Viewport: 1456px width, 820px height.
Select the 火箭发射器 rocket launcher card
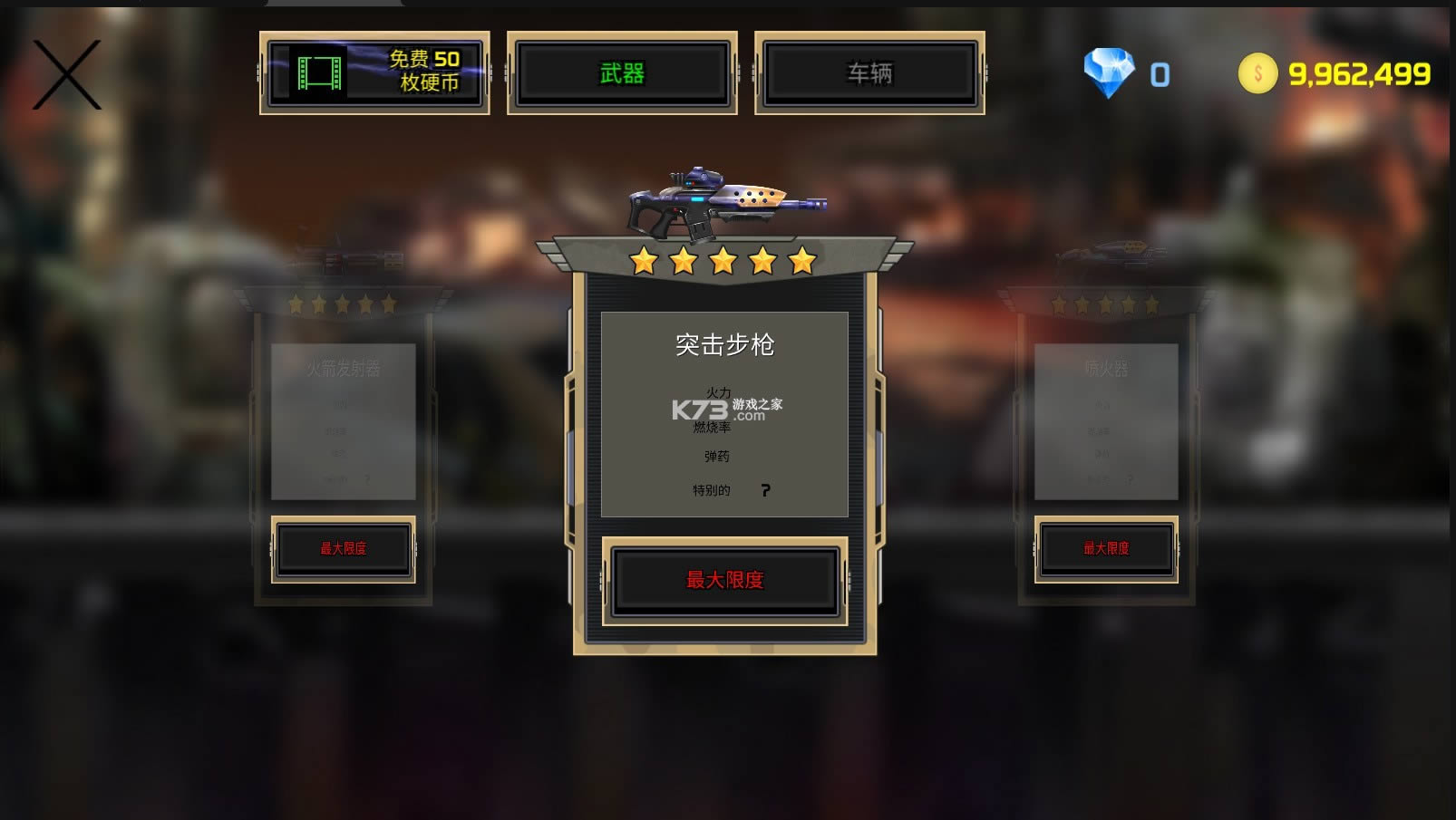click(x=343, y=420)
